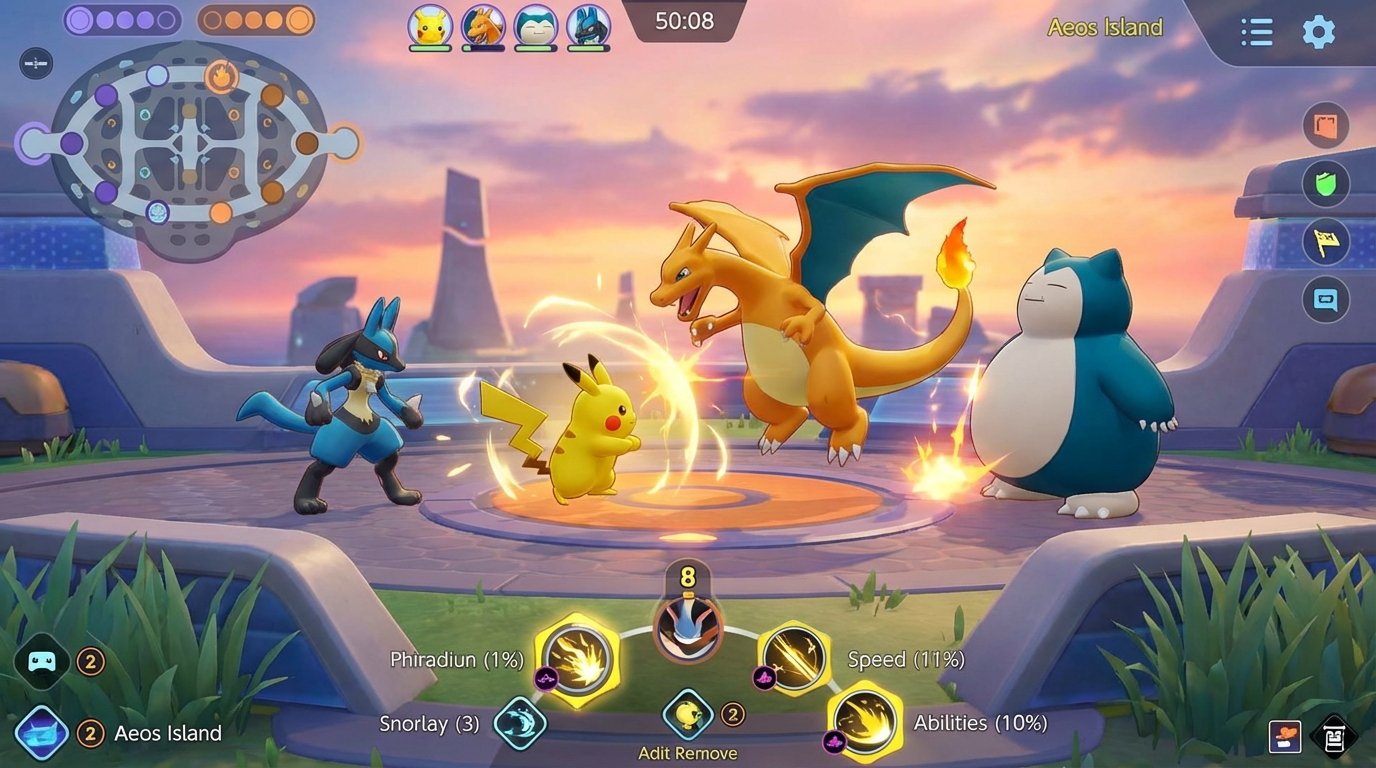Image resolution: width=1376 pixels, height=768 pixels.
Task: Click the Adit Remove button
Action: (x=687, y=753)
